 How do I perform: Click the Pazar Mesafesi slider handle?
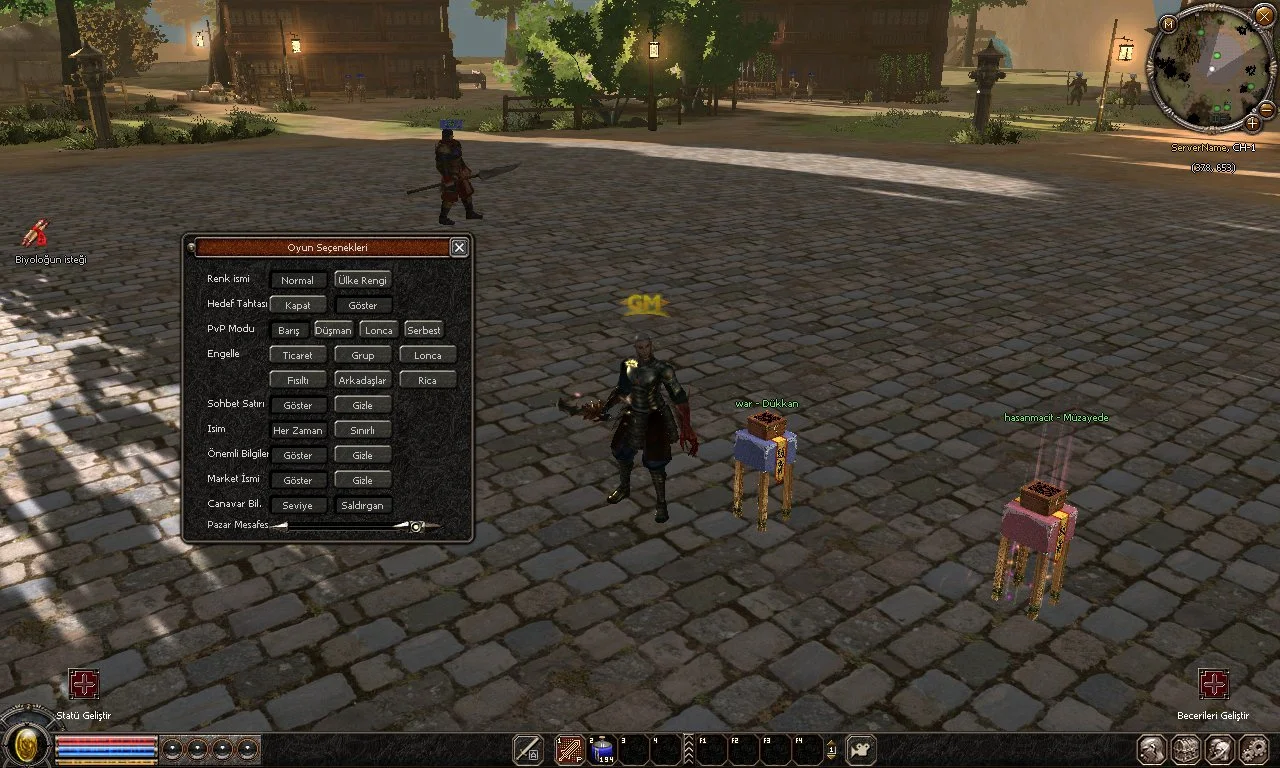(416, 526)
